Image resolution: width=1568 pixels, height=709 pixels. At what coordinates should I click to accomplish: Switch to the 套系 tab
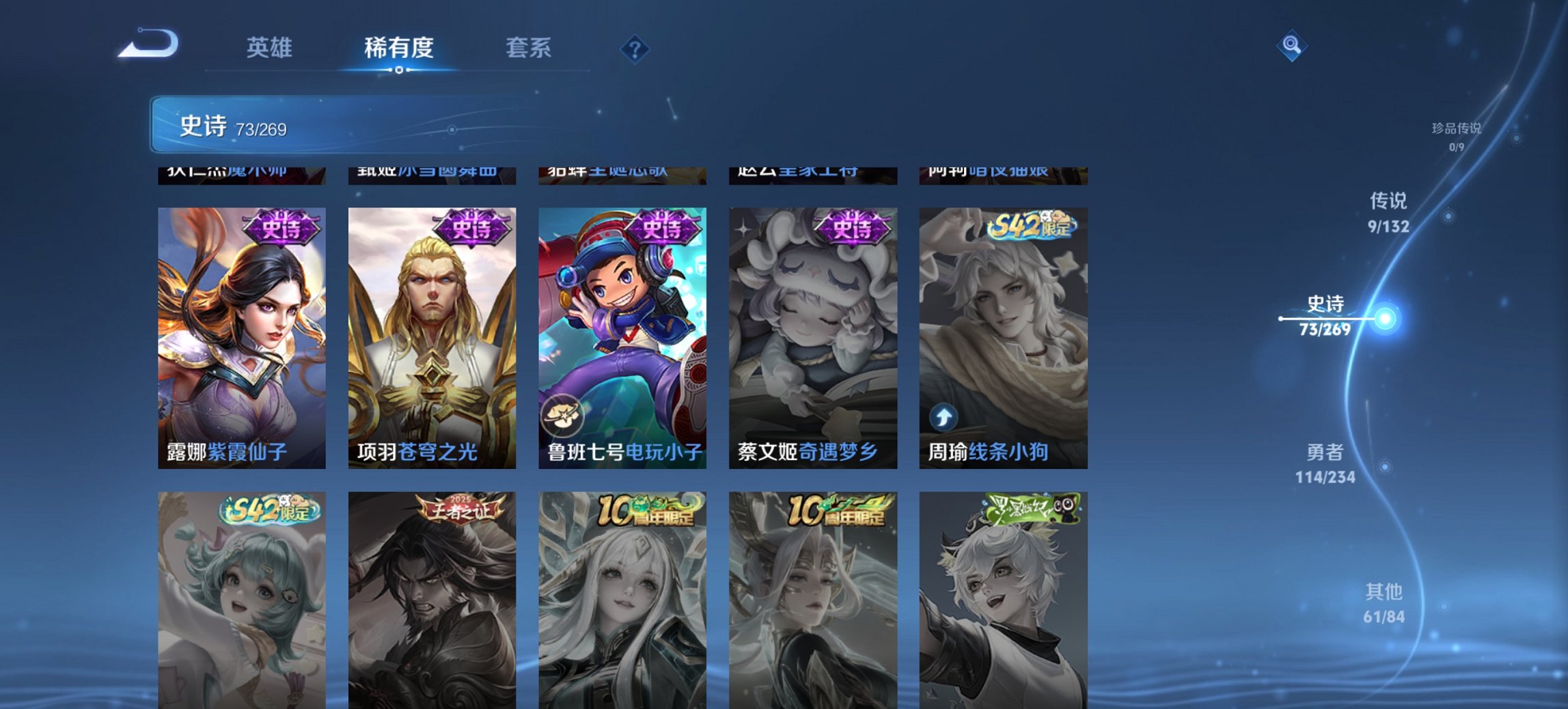point(529,48)
